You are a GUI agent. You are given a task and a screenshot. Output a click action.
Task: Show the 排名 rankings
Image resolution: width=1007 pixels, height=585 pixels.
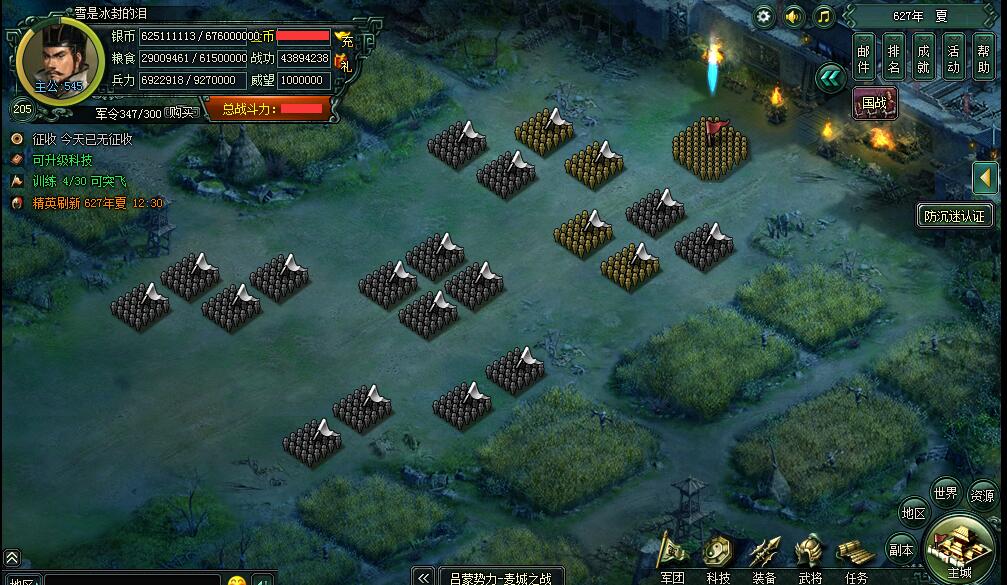click(894, 58)
